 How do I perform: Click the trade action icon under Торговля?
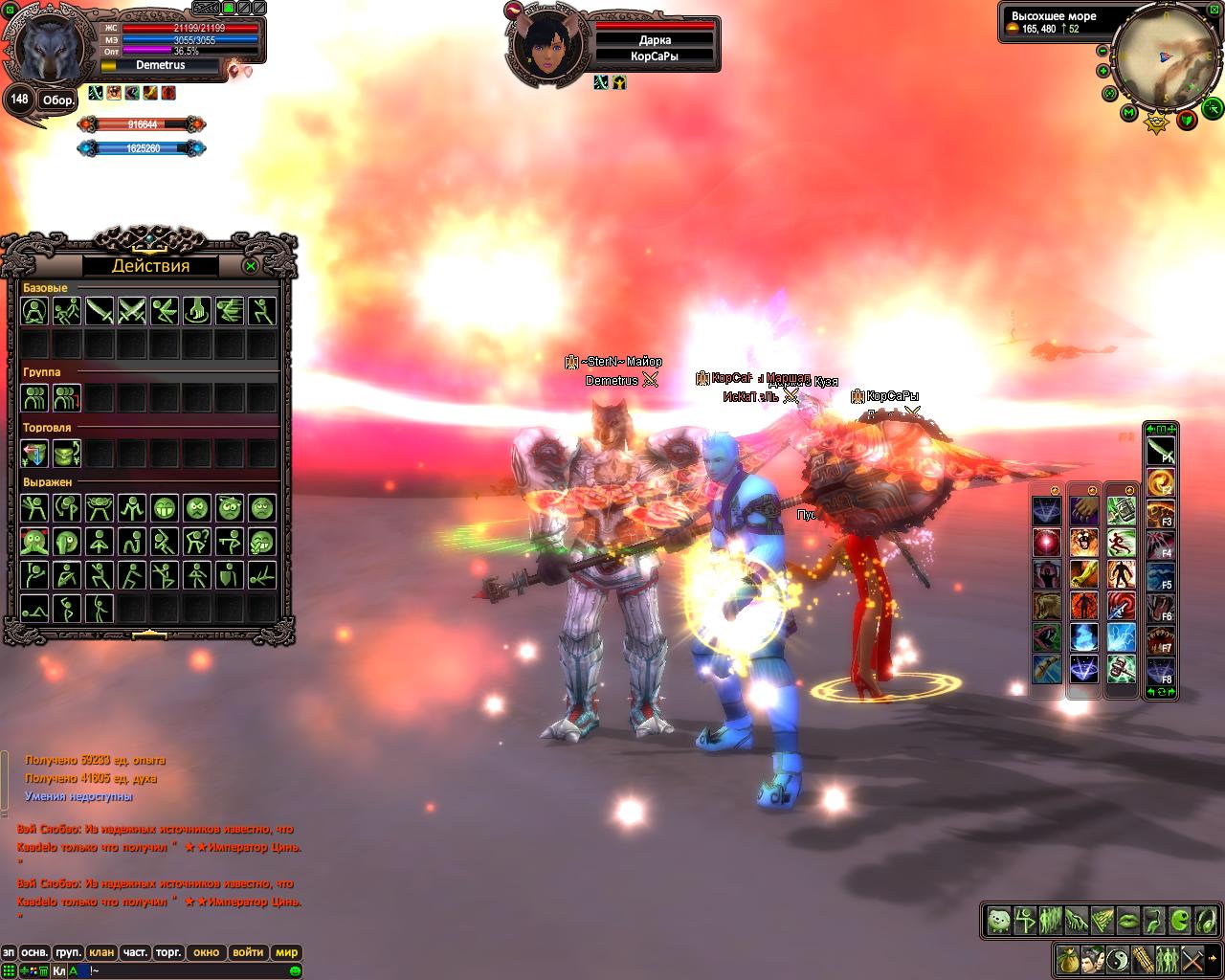click(x=35, y=453)
